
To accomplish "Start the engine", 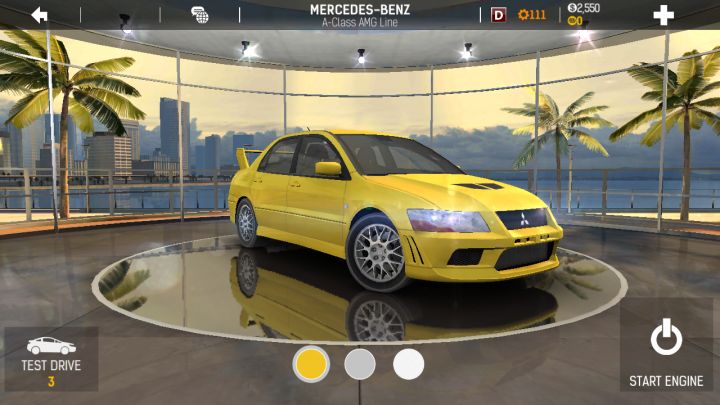I will (x=666, y=350).
